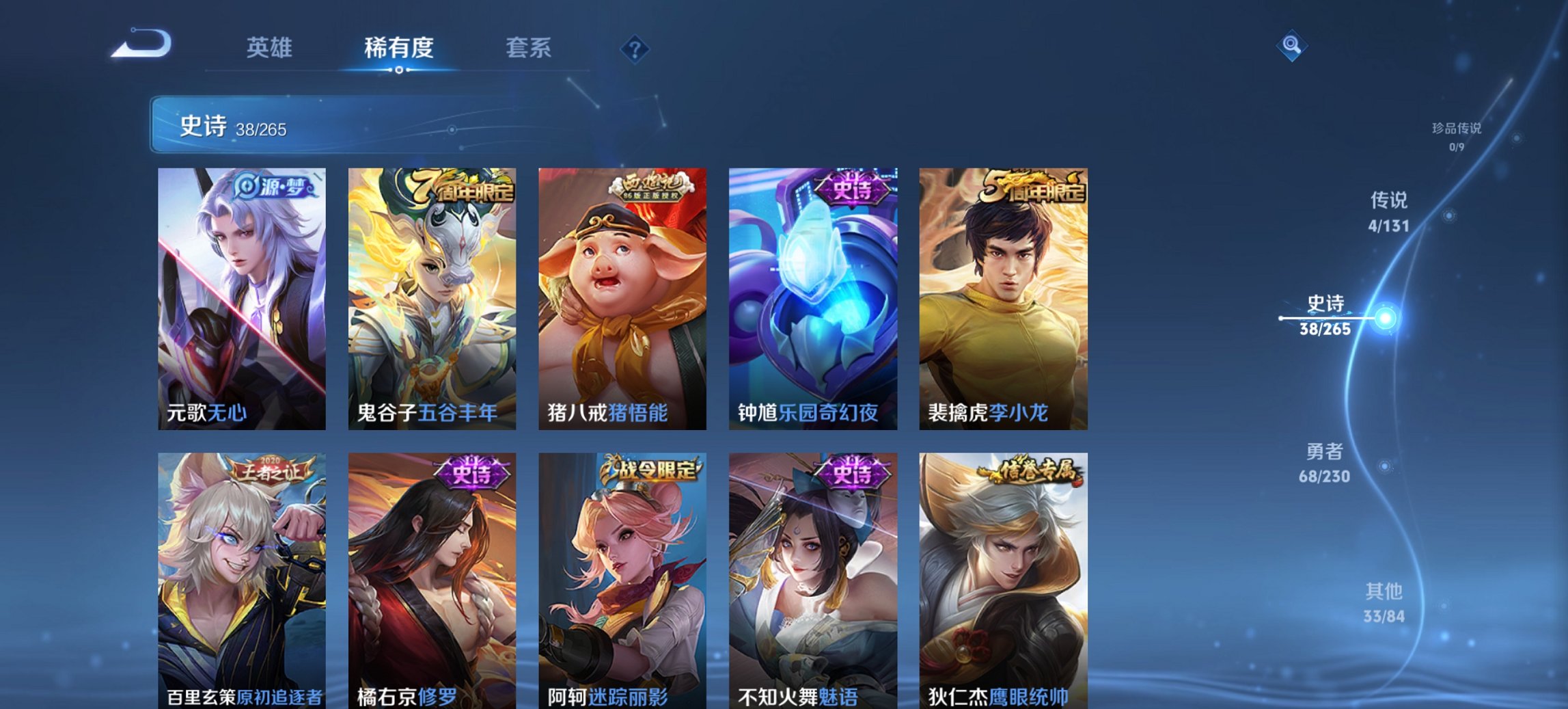This screenshot has height=709, width=1568.
Task: Select the 稀有度 tab
Action: pos(398,47)
